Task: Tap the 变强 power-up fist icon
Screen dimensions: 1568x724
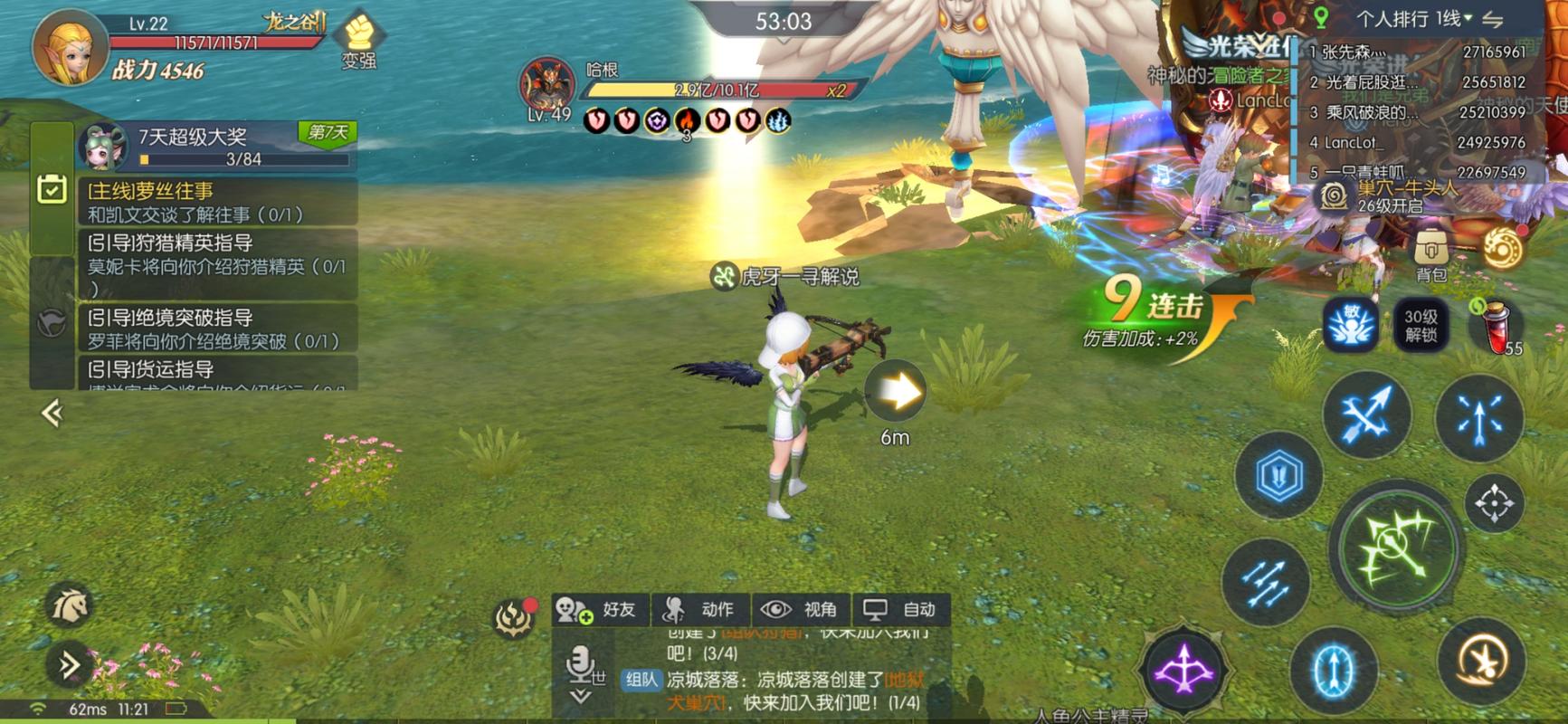Action: (x=359, y=41)
